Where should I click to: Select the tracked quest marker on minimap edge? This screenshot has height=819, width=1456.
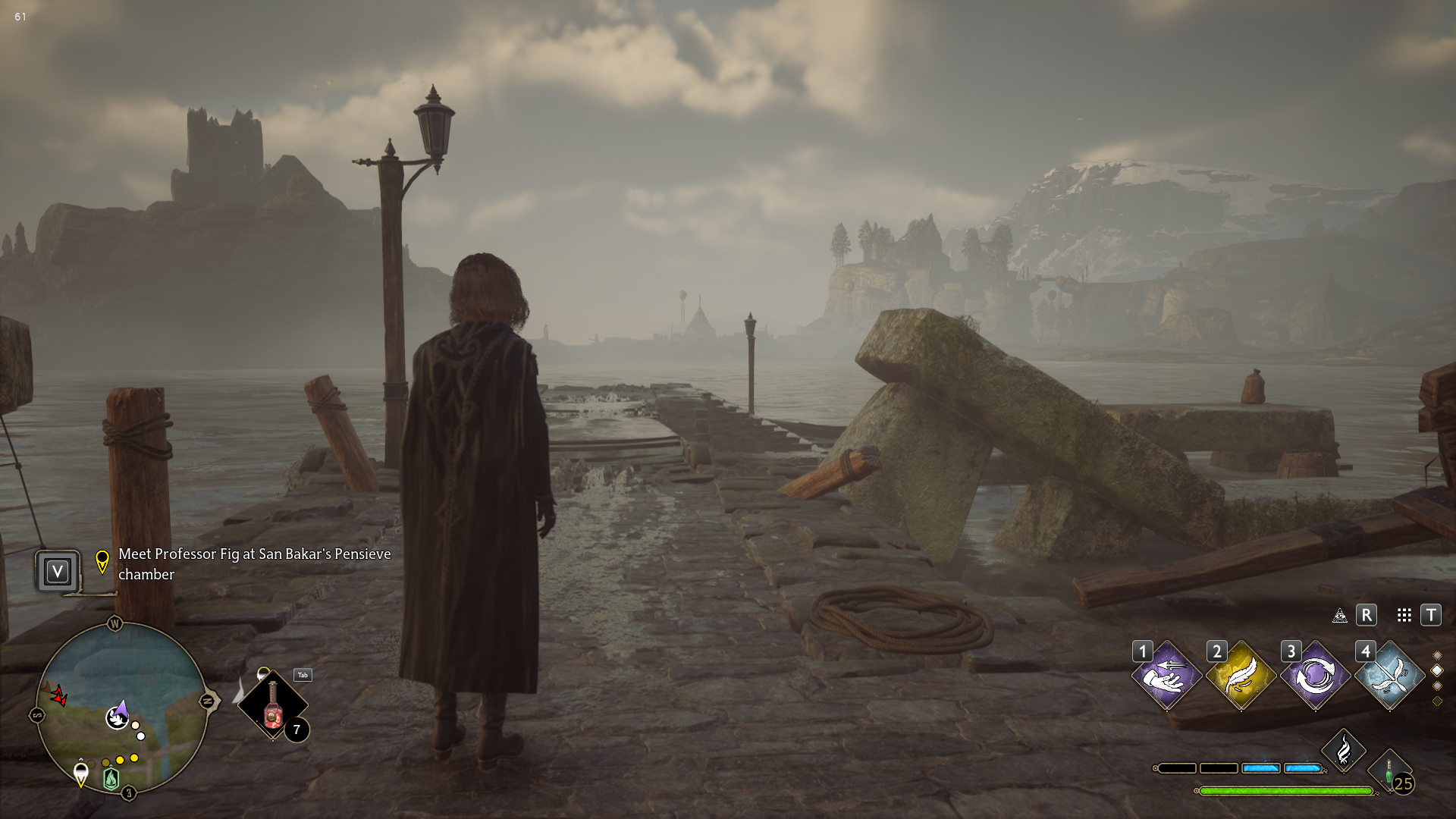[81, 773]
